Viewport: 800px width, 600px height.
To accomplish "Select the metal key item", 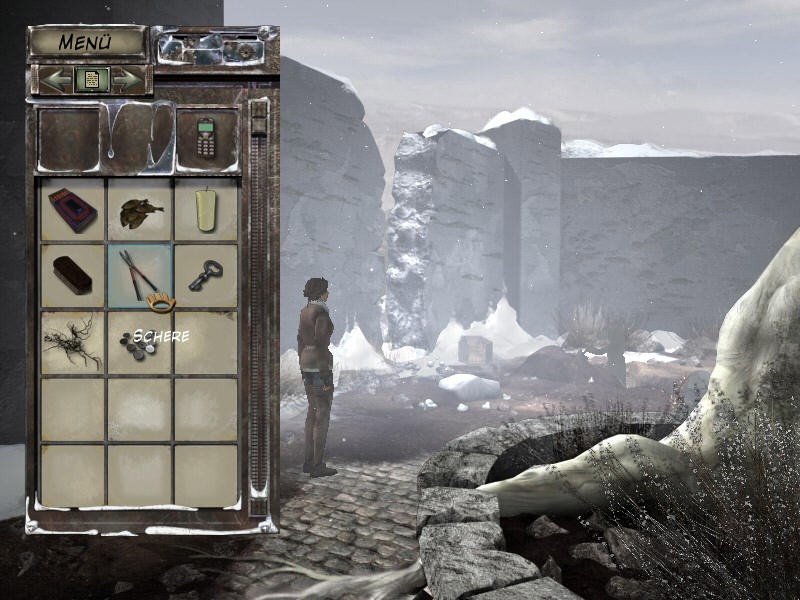I will pyautogui.click(x=206, y=274).
